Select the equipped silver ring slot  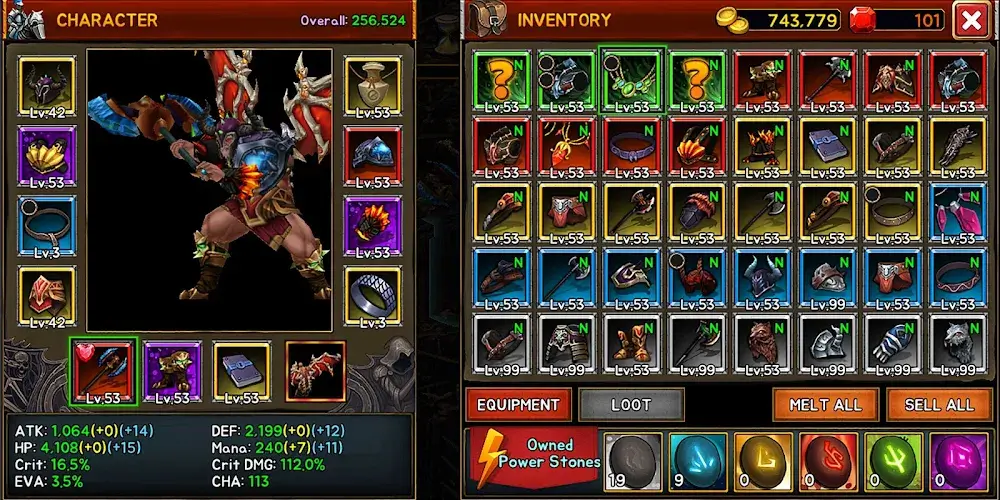point(373,297)
